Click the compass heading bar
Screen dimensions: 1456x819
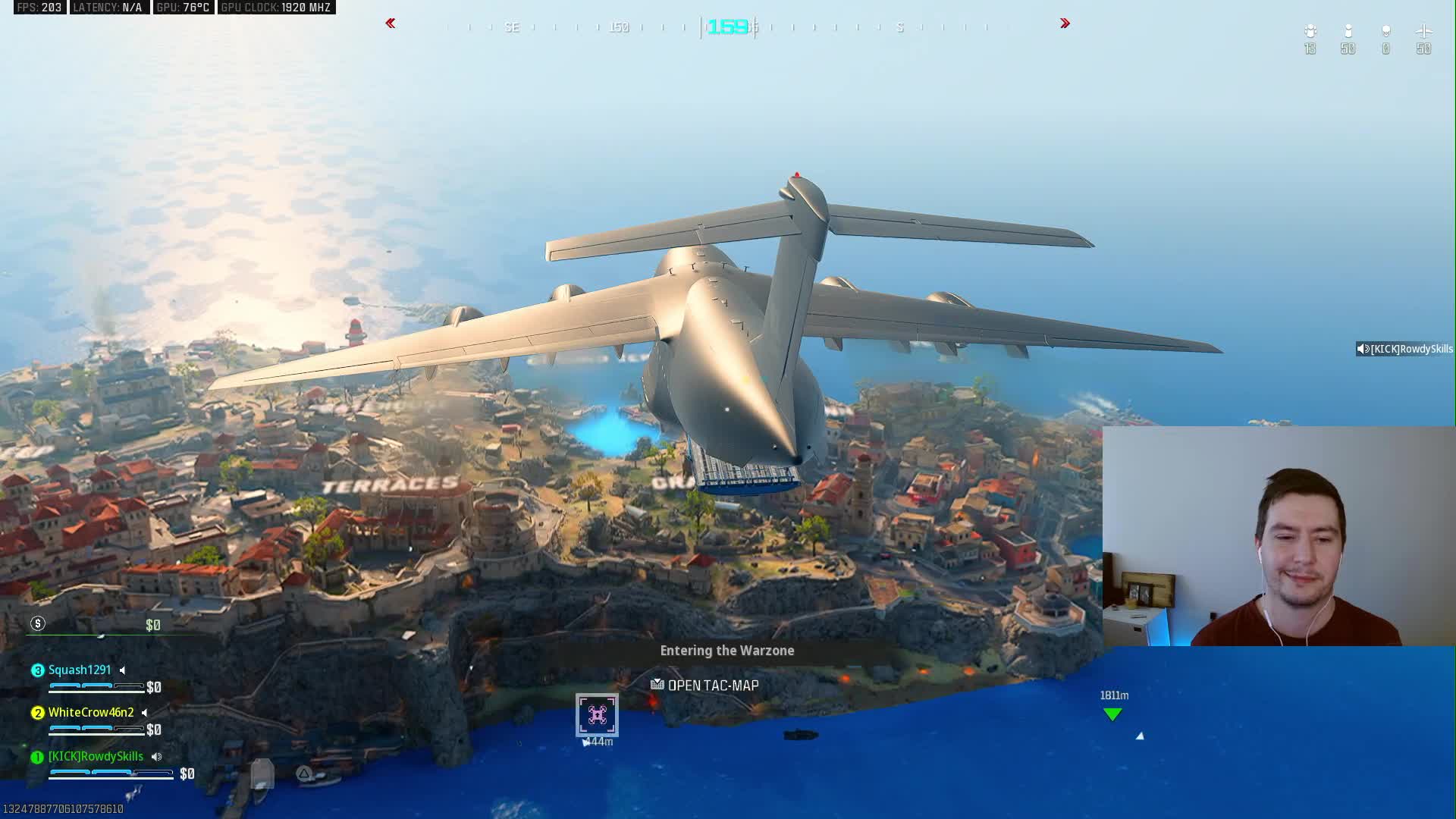click(727, 27)
